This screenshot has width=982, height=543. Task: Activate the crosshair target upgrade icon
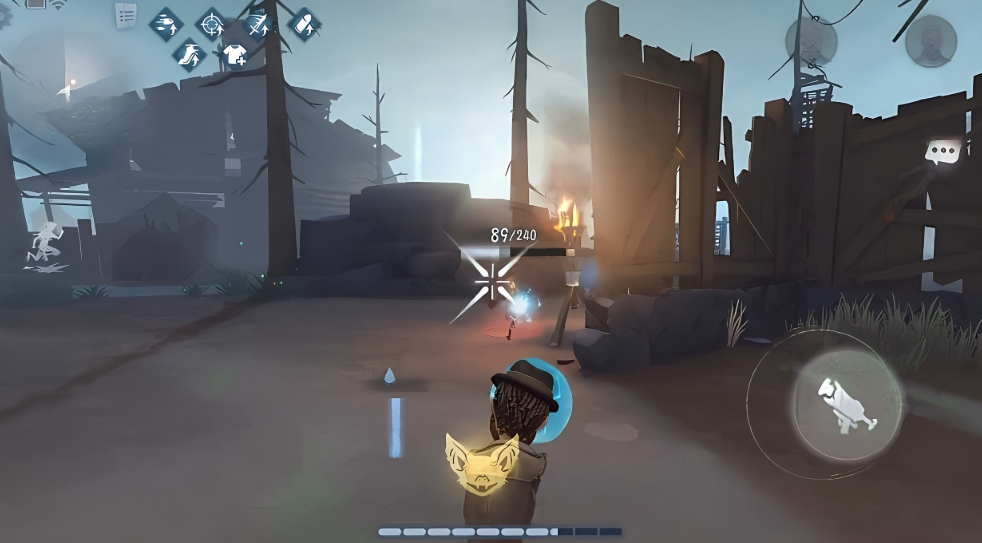pyautogui.click(x=211, y=23)
